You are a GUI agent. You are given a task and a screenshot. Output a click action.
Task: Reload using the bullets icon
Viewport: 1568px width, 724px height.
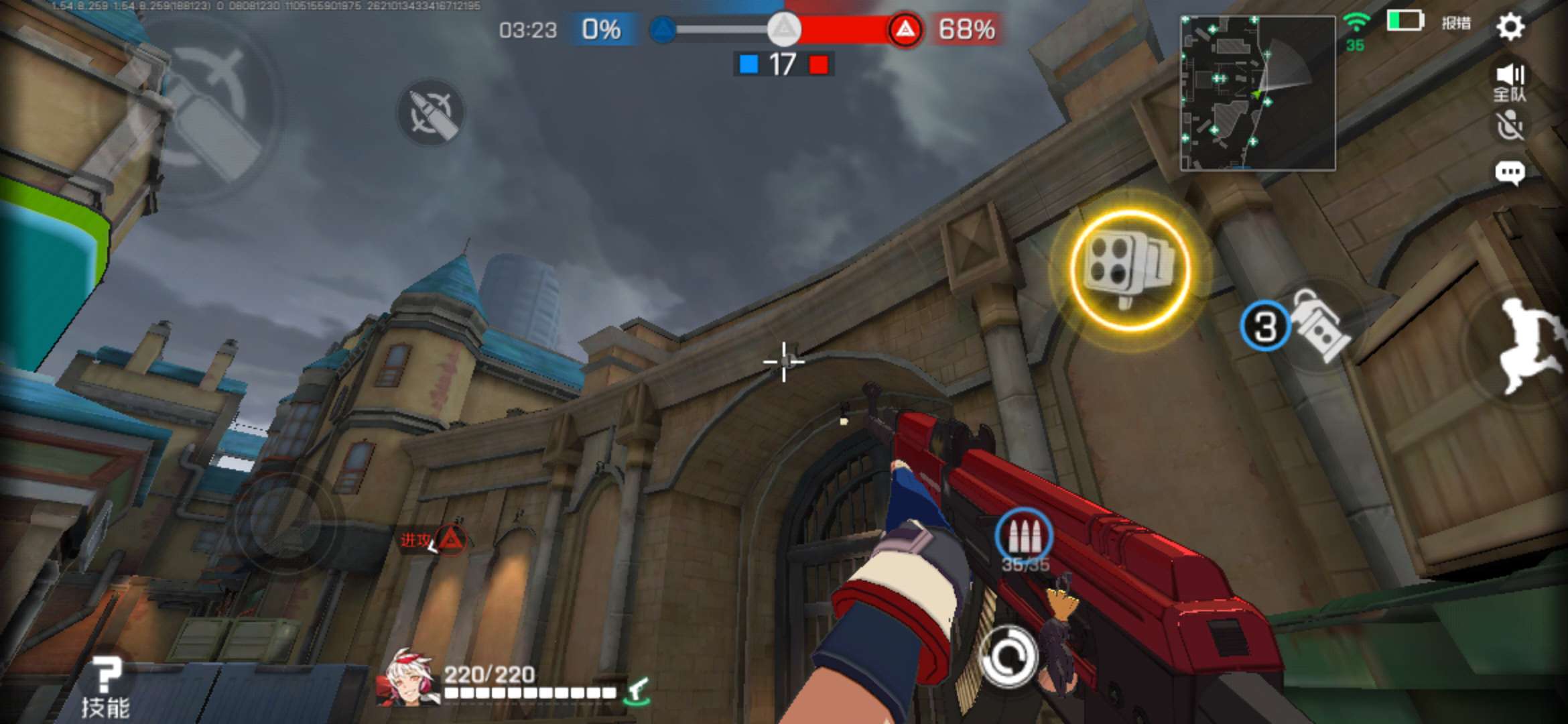pos(1023,538)
